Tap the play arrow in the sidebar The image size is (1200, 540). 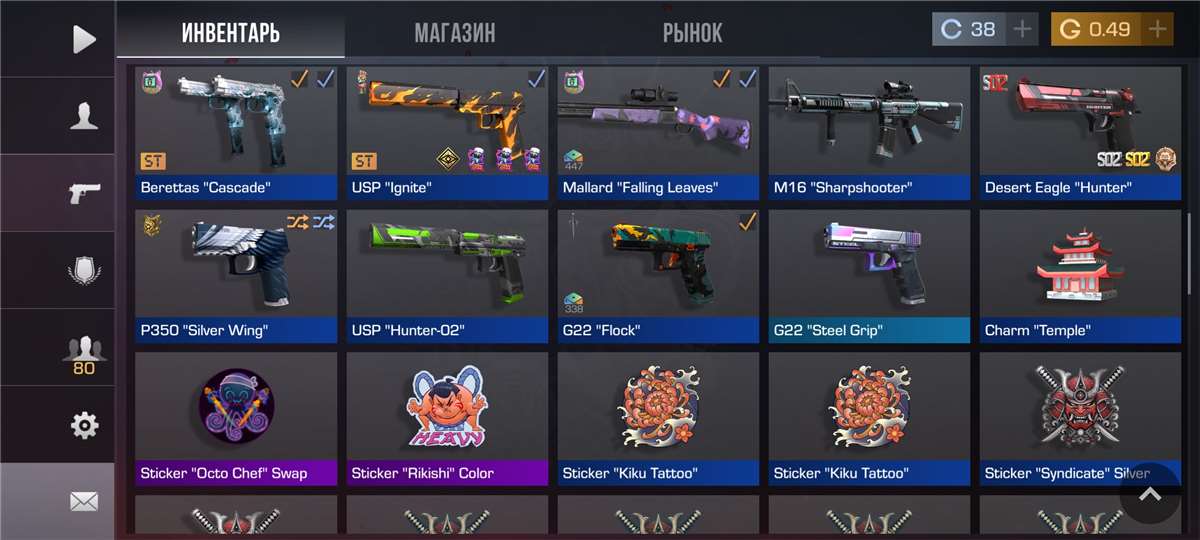(84, 39)
